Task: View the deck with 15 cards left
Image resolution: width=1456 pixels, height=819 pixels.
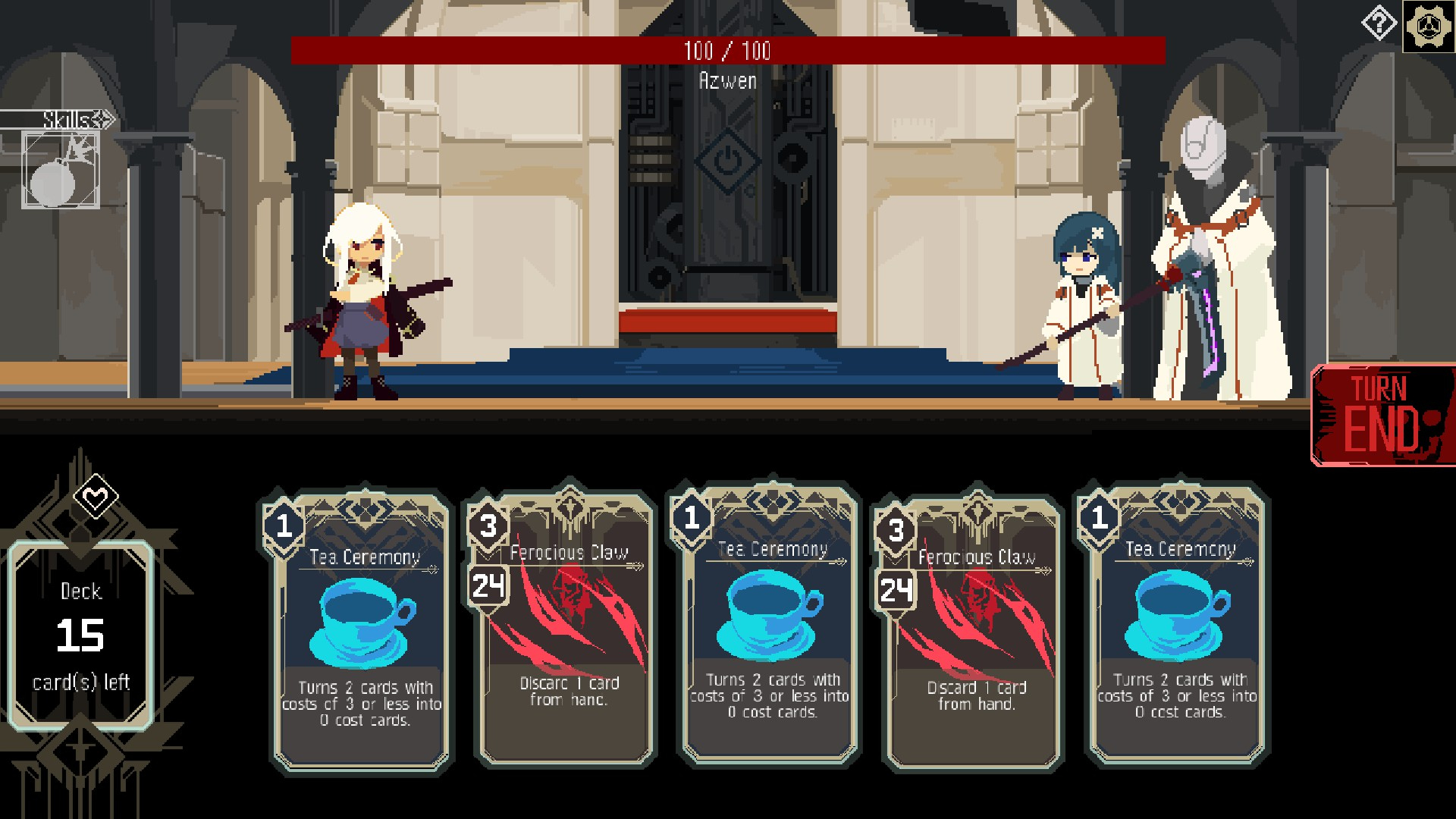Action: coord(81,635)
